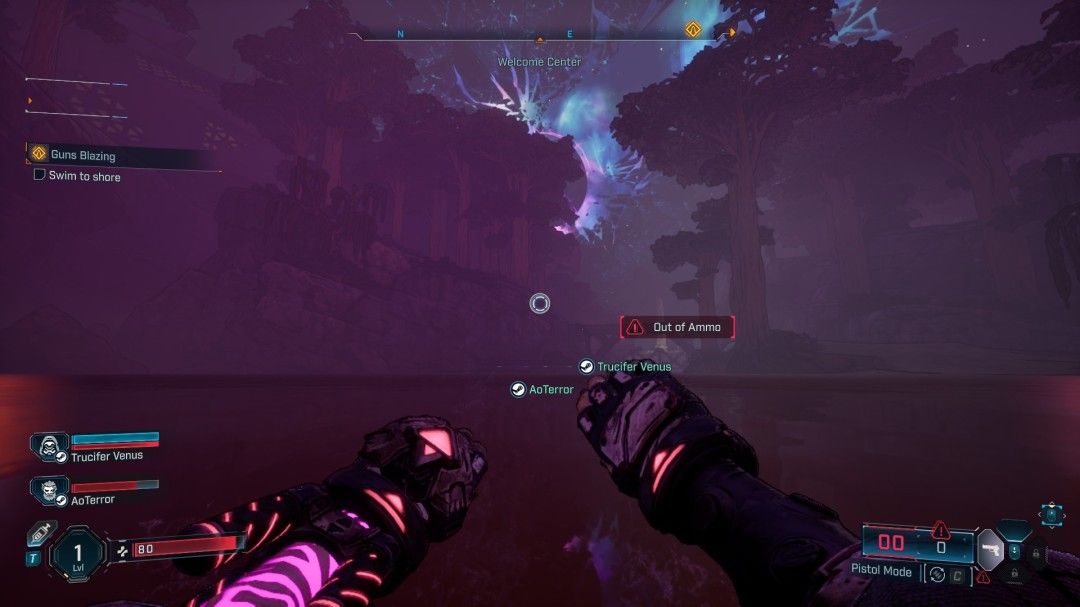This screenshot has height=607, width=1080.
Task: Select the Guns Blazing quest tracker
Action: (83, 155)
